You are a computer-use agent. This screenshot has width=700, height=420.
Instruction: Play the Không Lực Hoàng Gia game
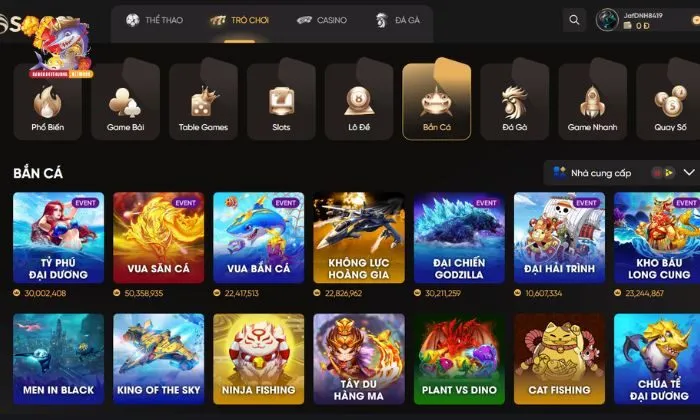pos(359,238)
